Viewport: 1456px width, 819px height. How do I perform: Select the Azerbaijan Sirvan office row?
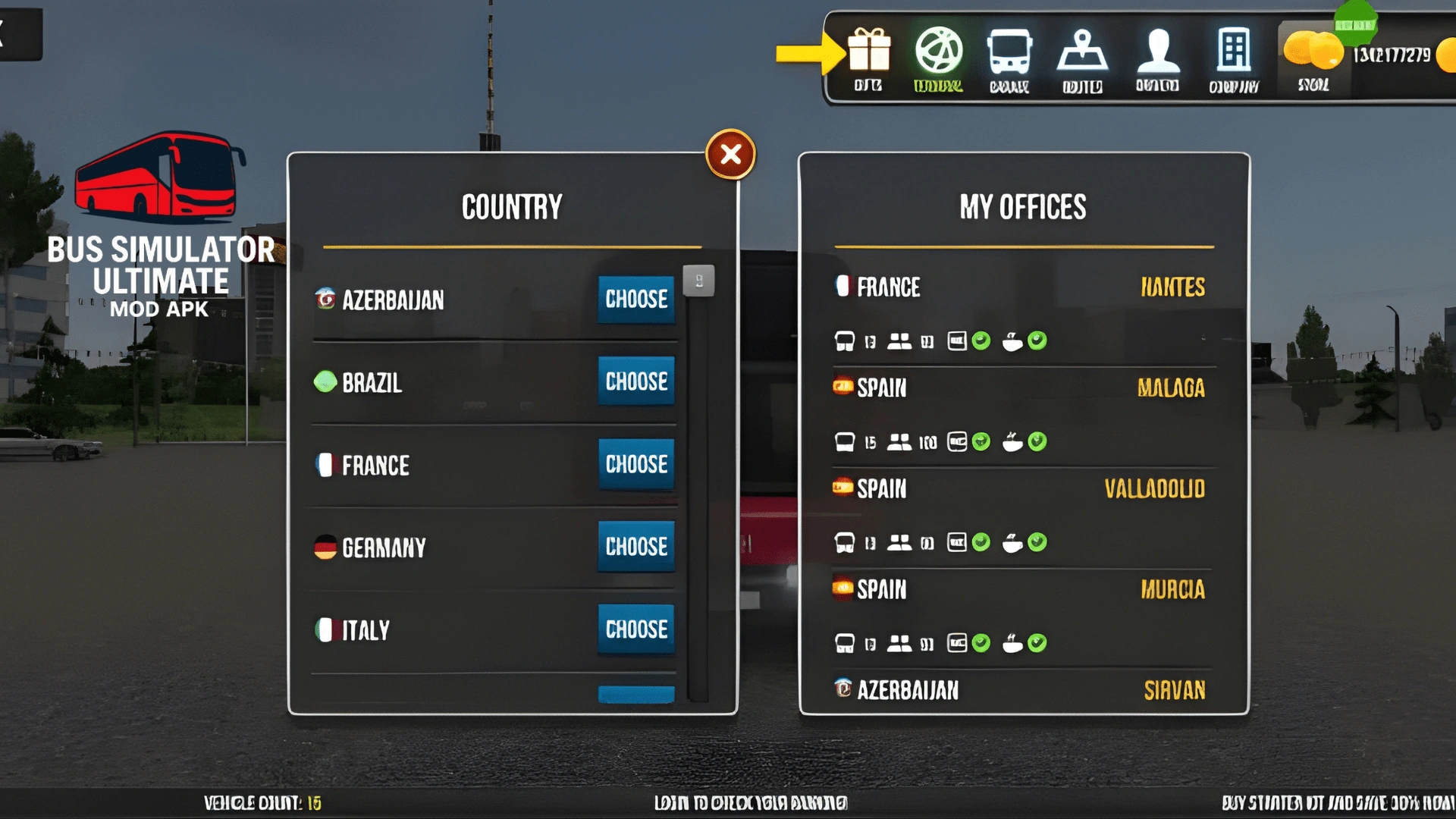tap(1022, 690)
